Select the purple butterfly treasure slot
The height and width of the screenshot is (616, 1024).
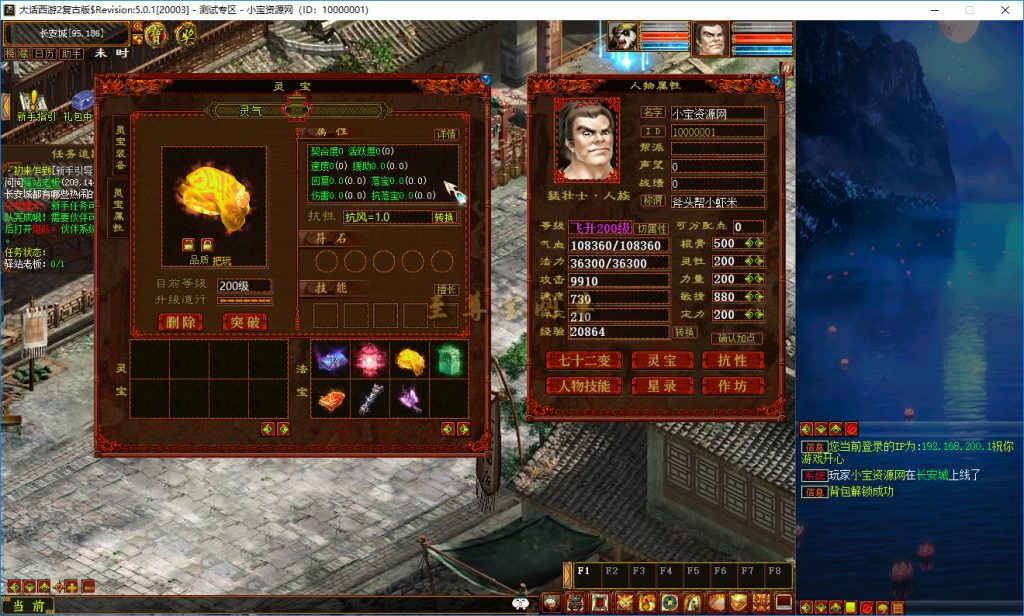pyautogui.click(x=409, y=398)
